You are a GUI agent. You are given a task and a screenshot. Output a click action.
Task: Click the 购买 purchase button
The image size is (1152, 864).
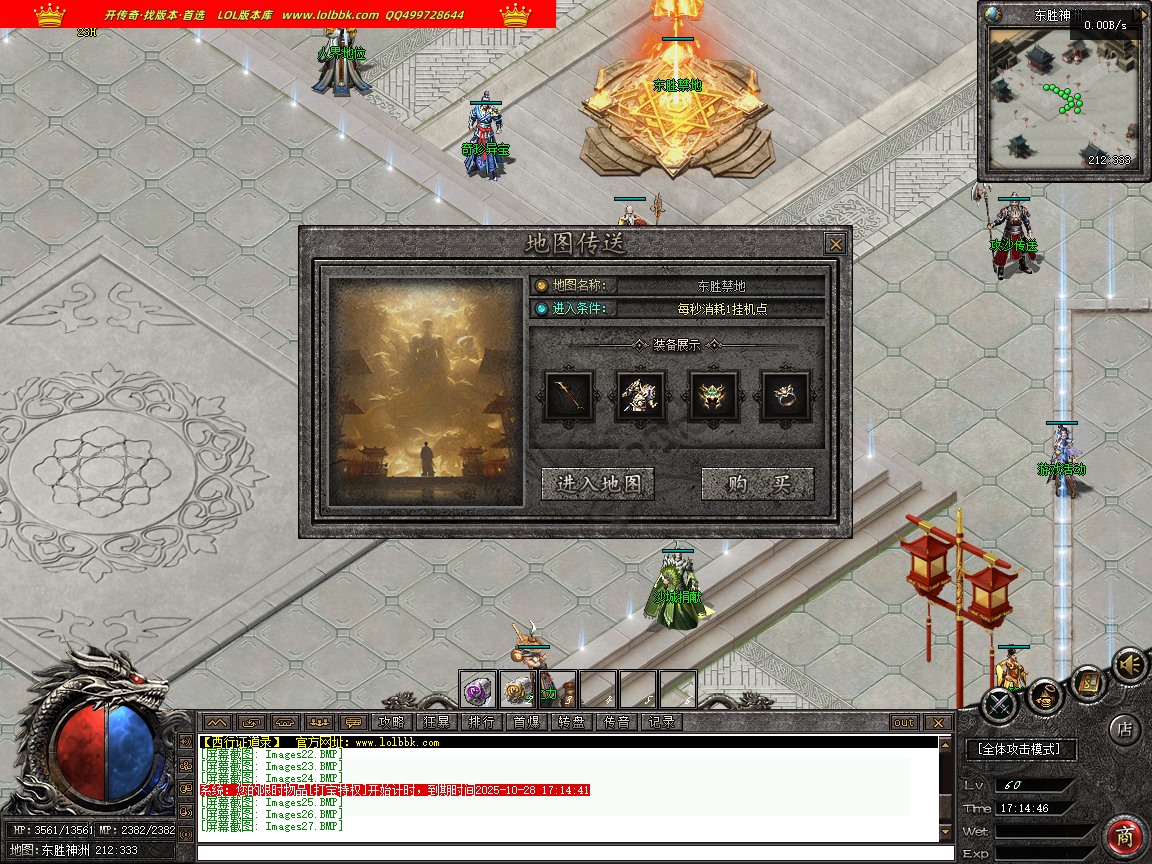[758, 484]
